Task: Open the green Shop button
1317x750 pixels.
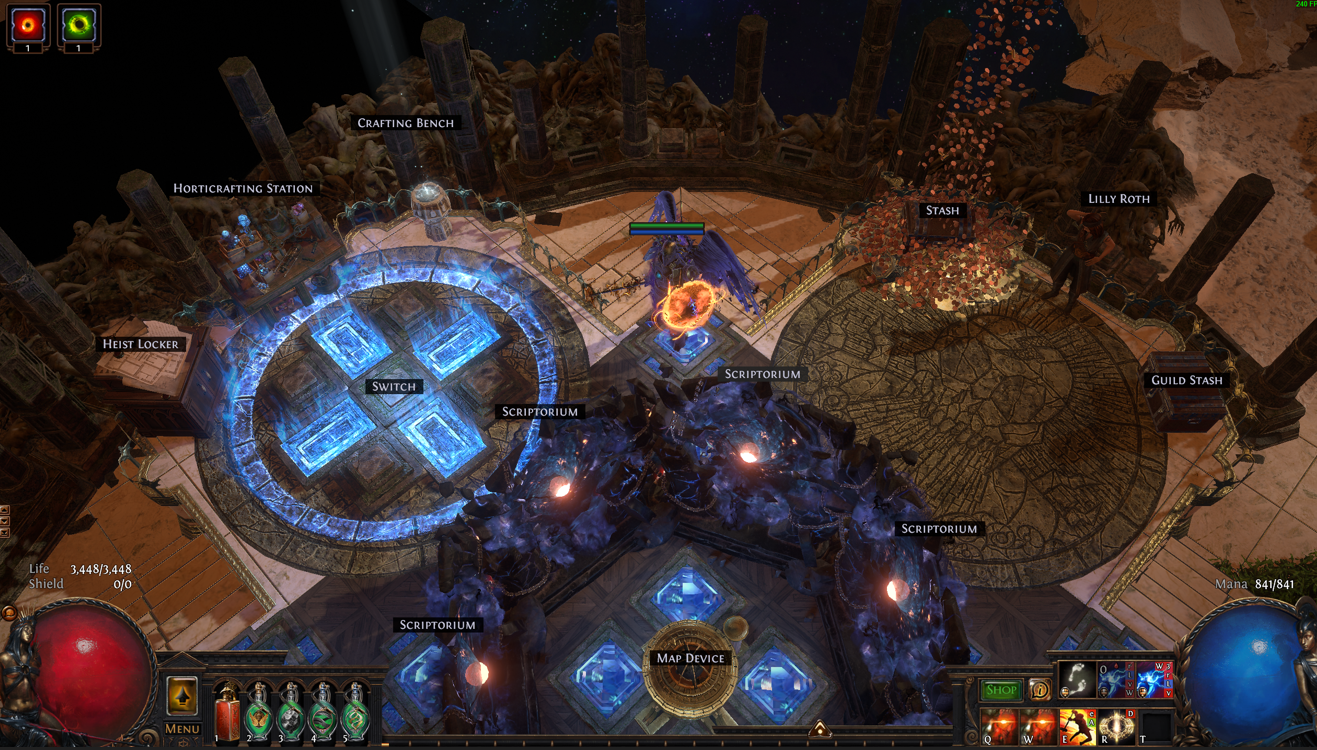Action: click(x=1000, y=690)
